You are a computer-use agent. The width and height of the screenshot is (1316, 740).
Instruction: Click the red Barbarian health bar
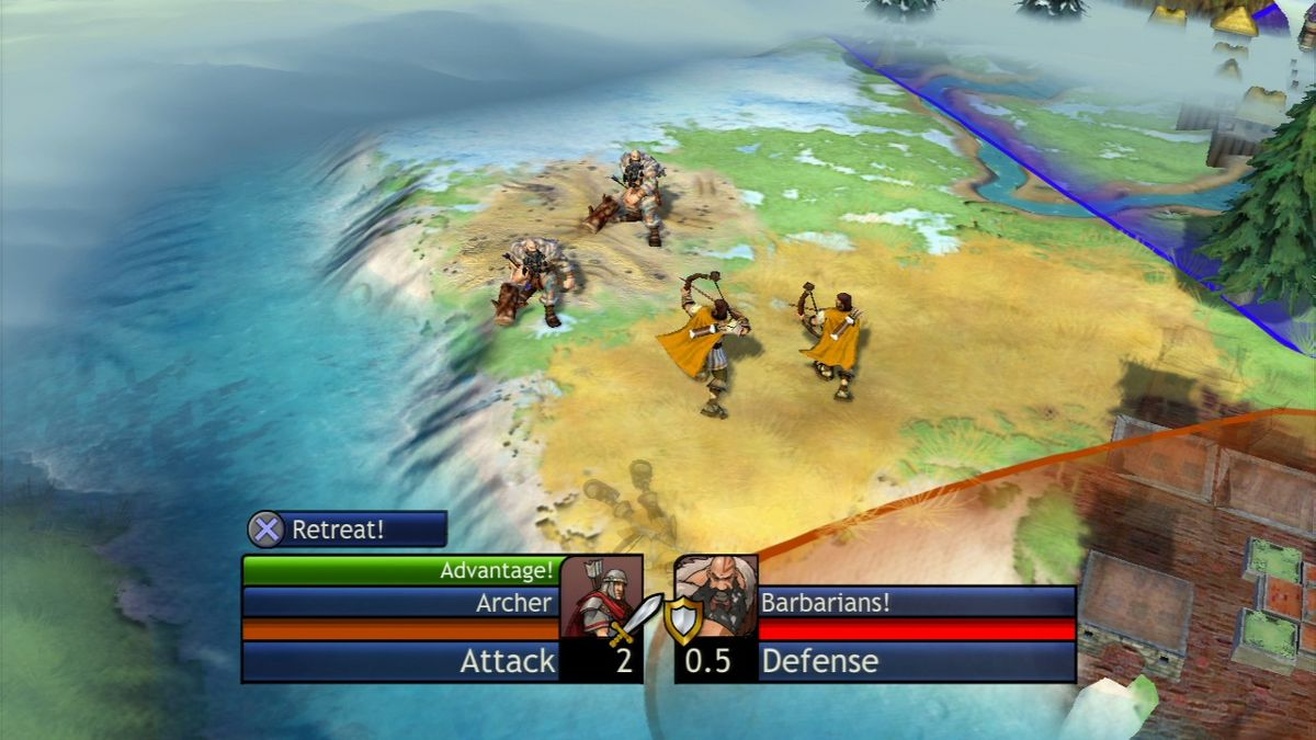[x=915, y=628]
